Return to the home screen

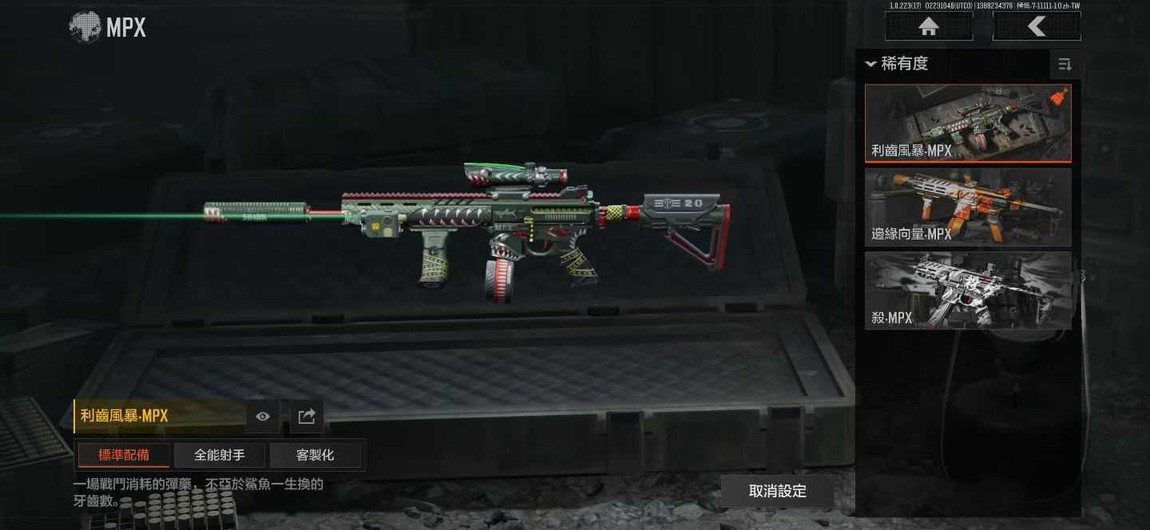(929, 27)
